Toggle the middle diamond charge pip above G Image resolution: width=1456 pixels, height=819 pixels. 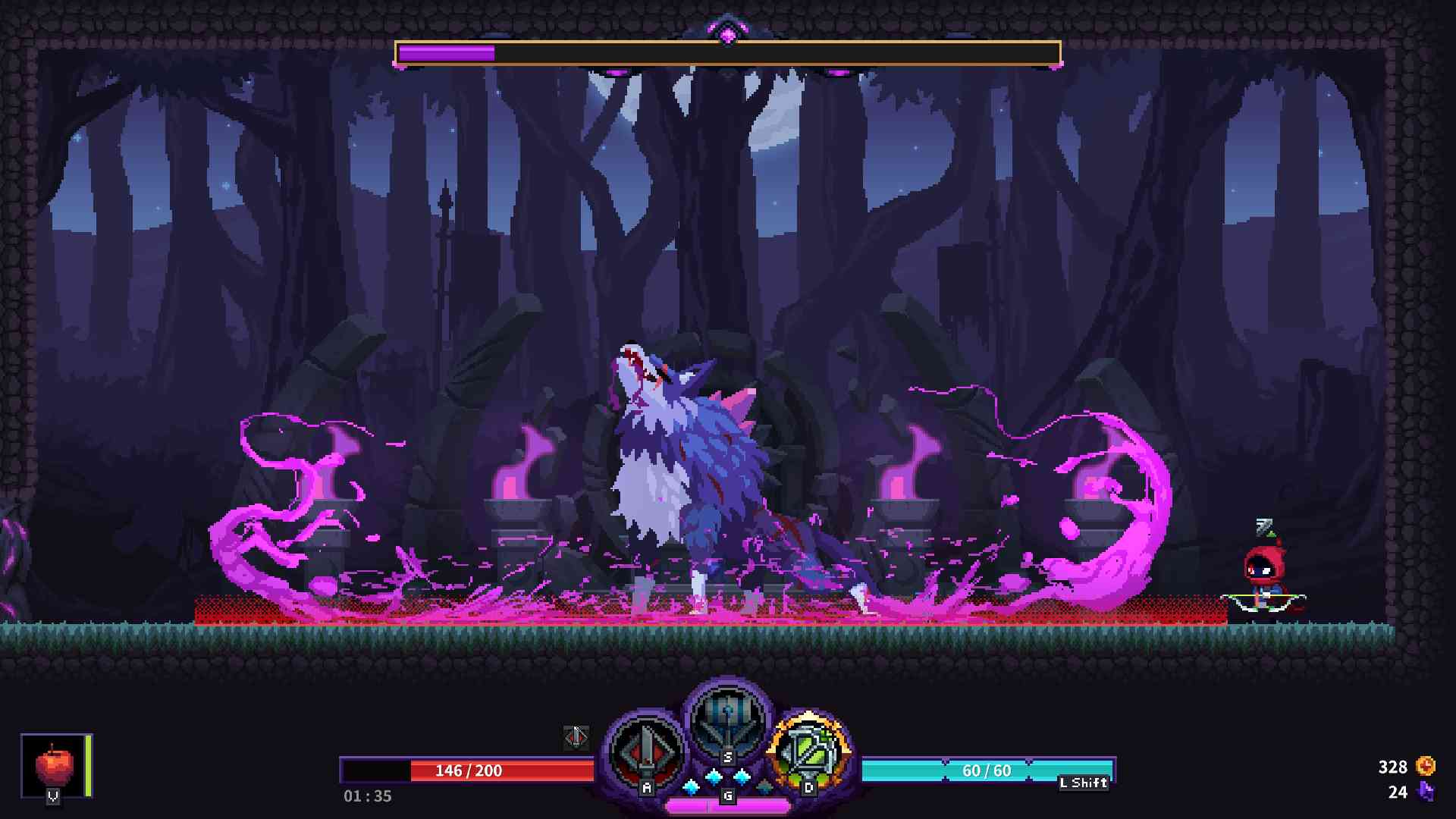(714, 776)
